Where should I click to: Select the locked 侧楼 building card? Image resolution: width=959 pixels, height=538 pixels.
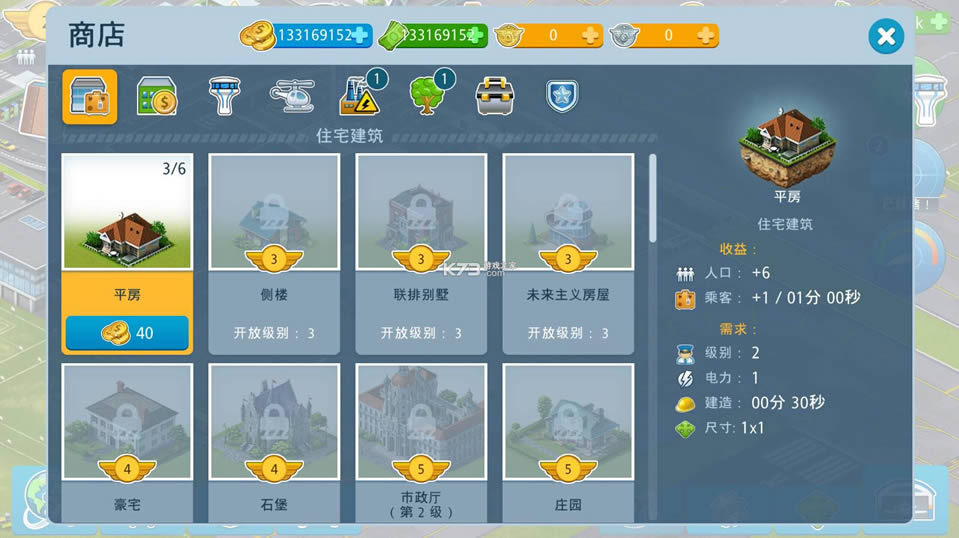pyautogui.click(x=274, y=252)
